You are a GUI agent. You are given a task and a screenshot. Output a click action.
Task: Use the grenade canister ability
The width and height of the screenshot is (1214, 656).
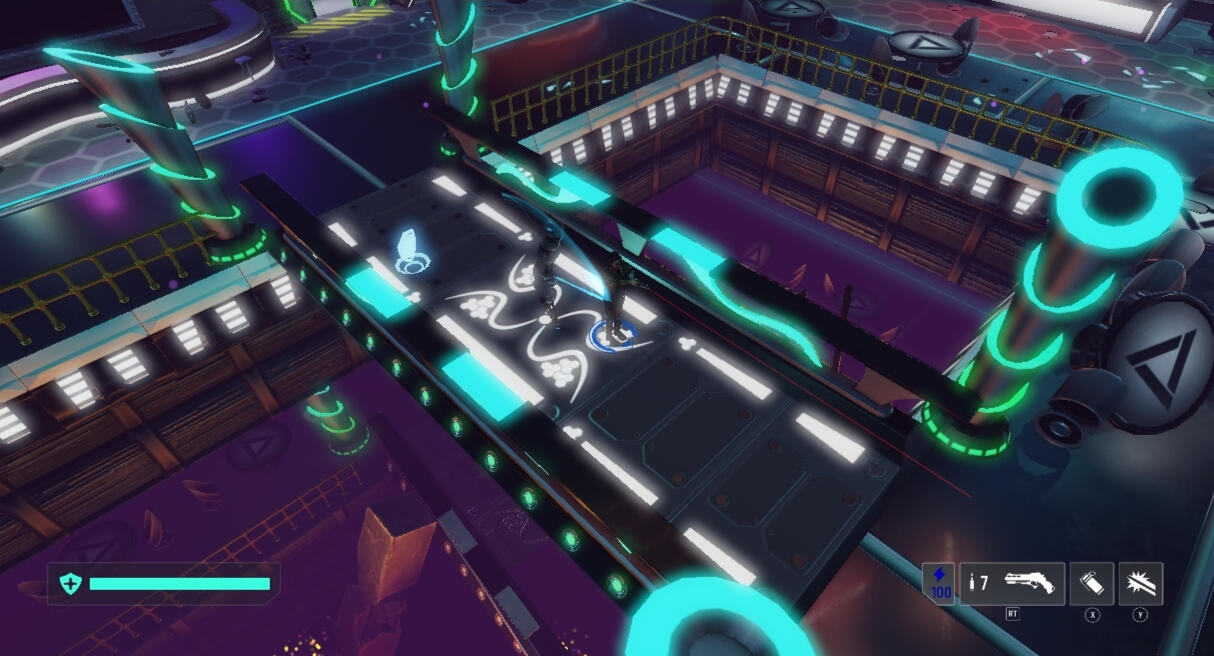[x=1091, y=583]
